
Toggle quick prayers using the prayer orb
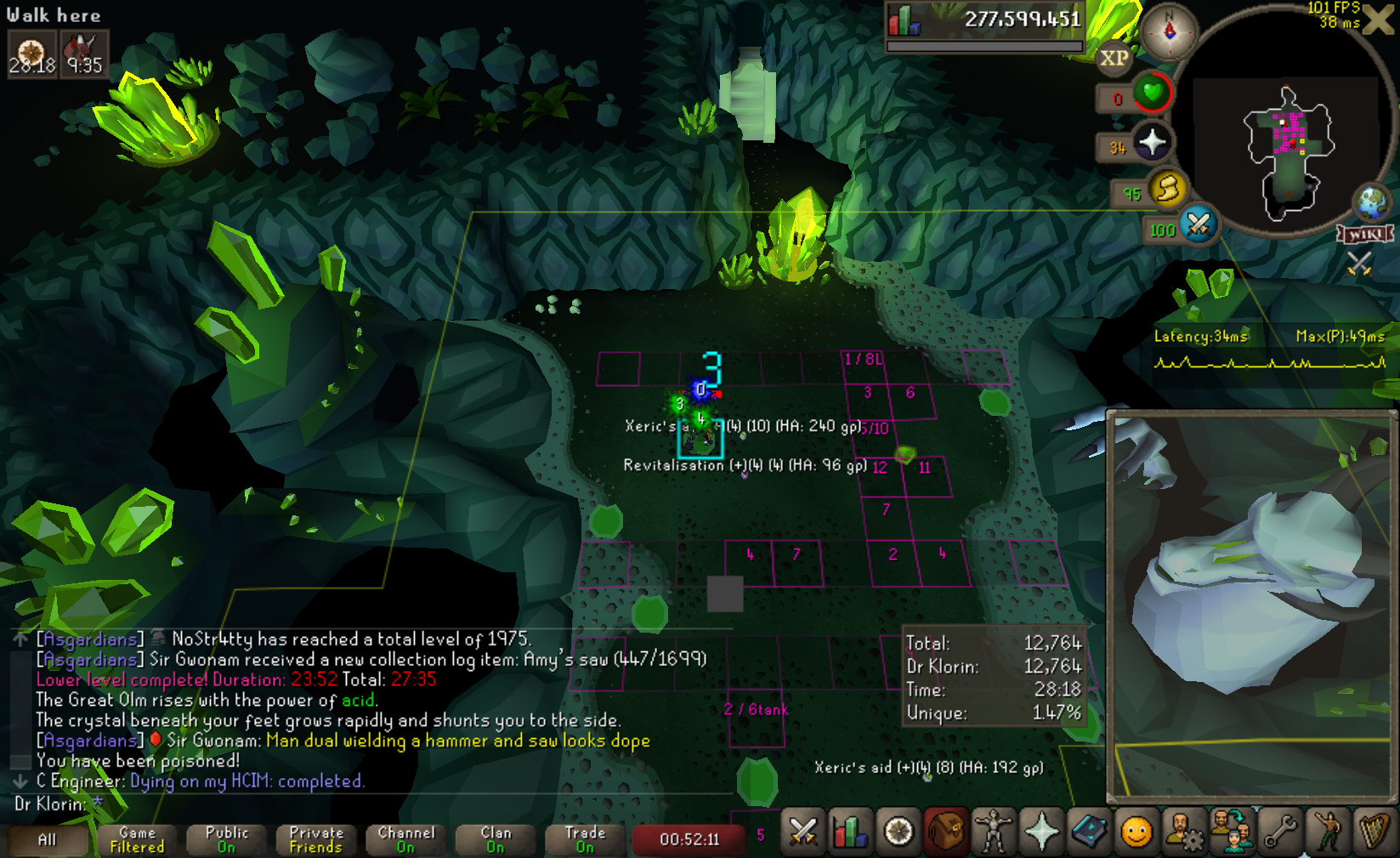1152,142
